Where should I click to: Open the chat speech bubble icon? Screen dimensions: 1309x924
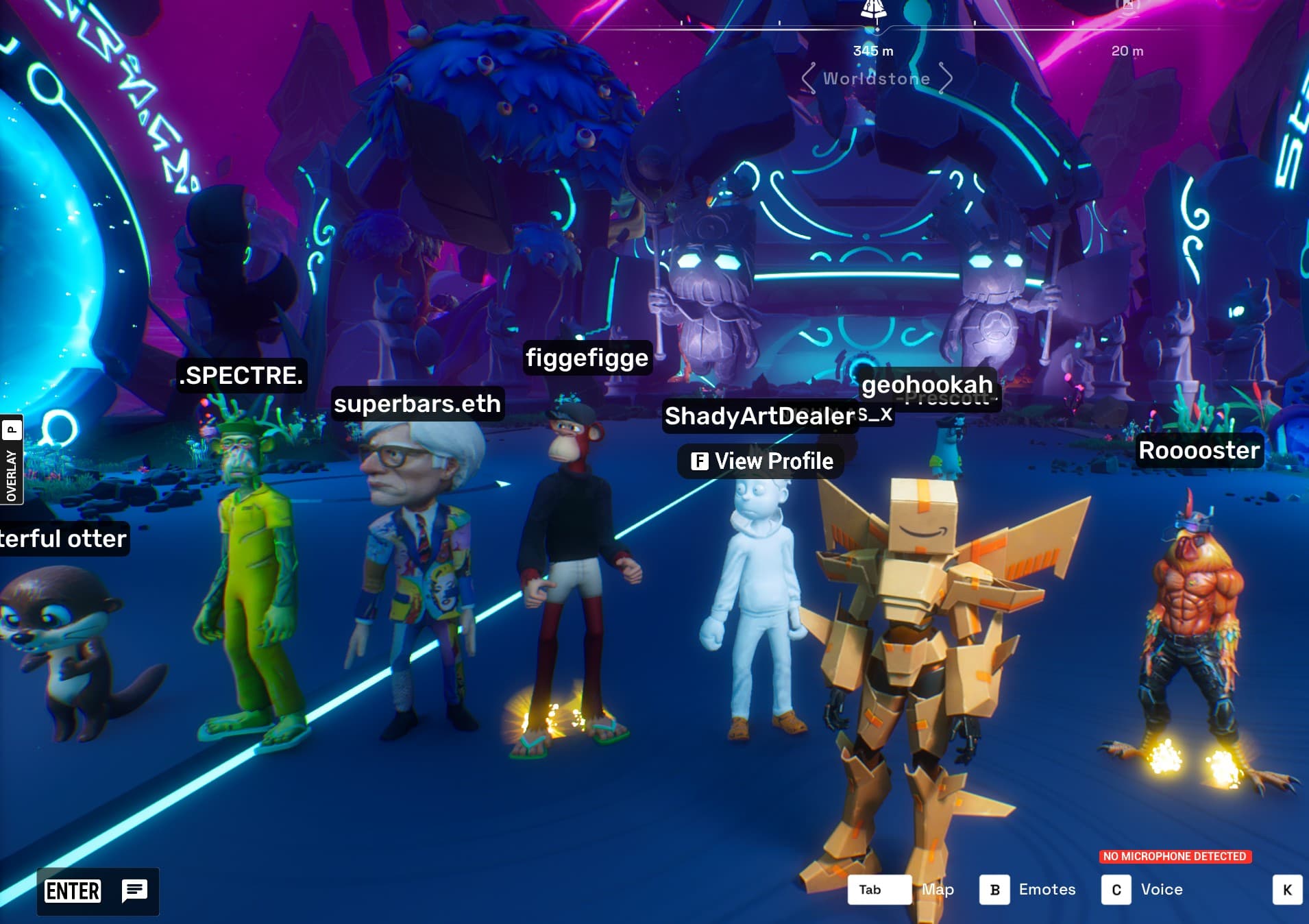(134, 890)
